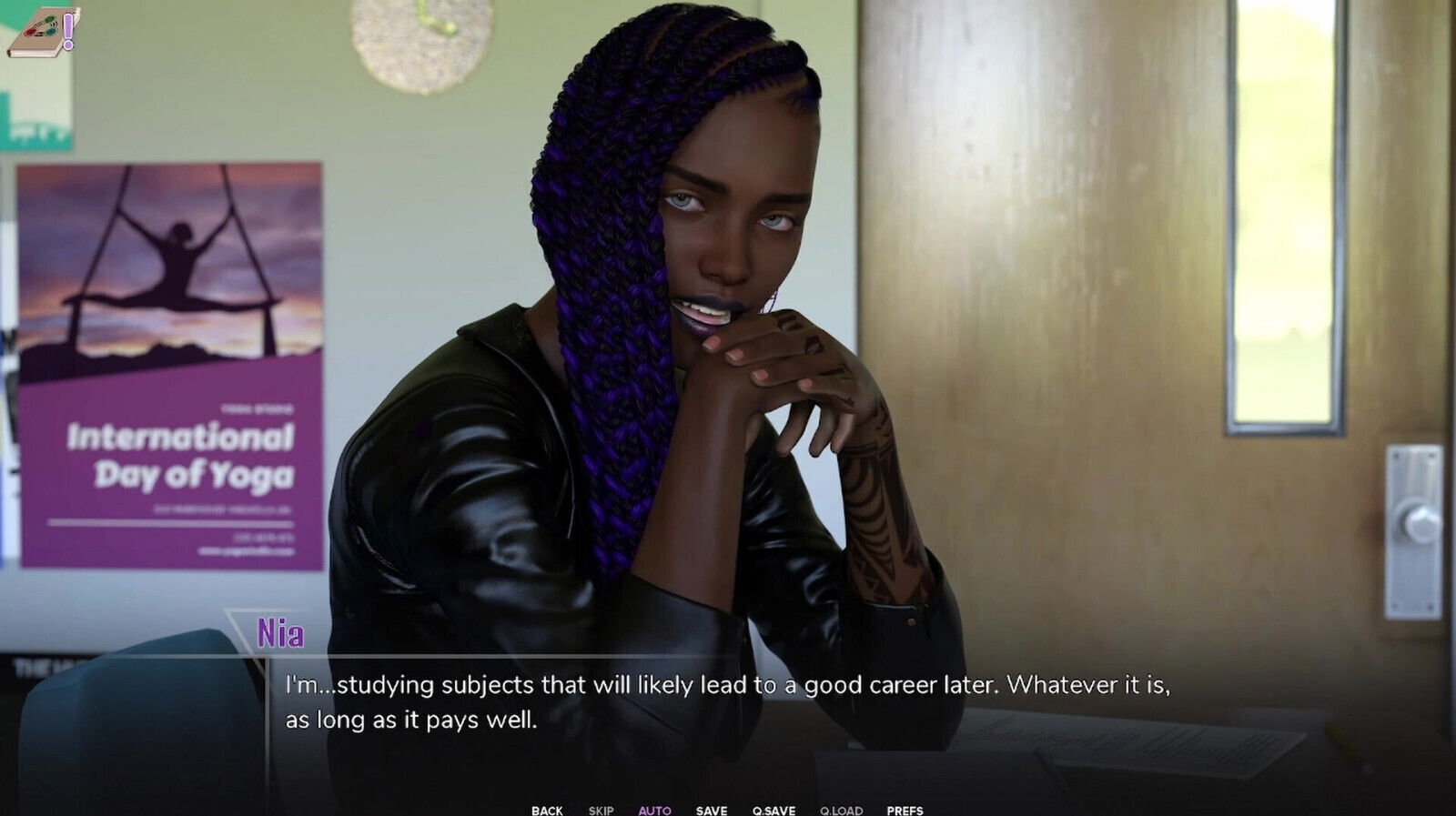Viewport: 1456px width, 816px height.
Task: Open the SAVE menu
Action: point(712,810)
